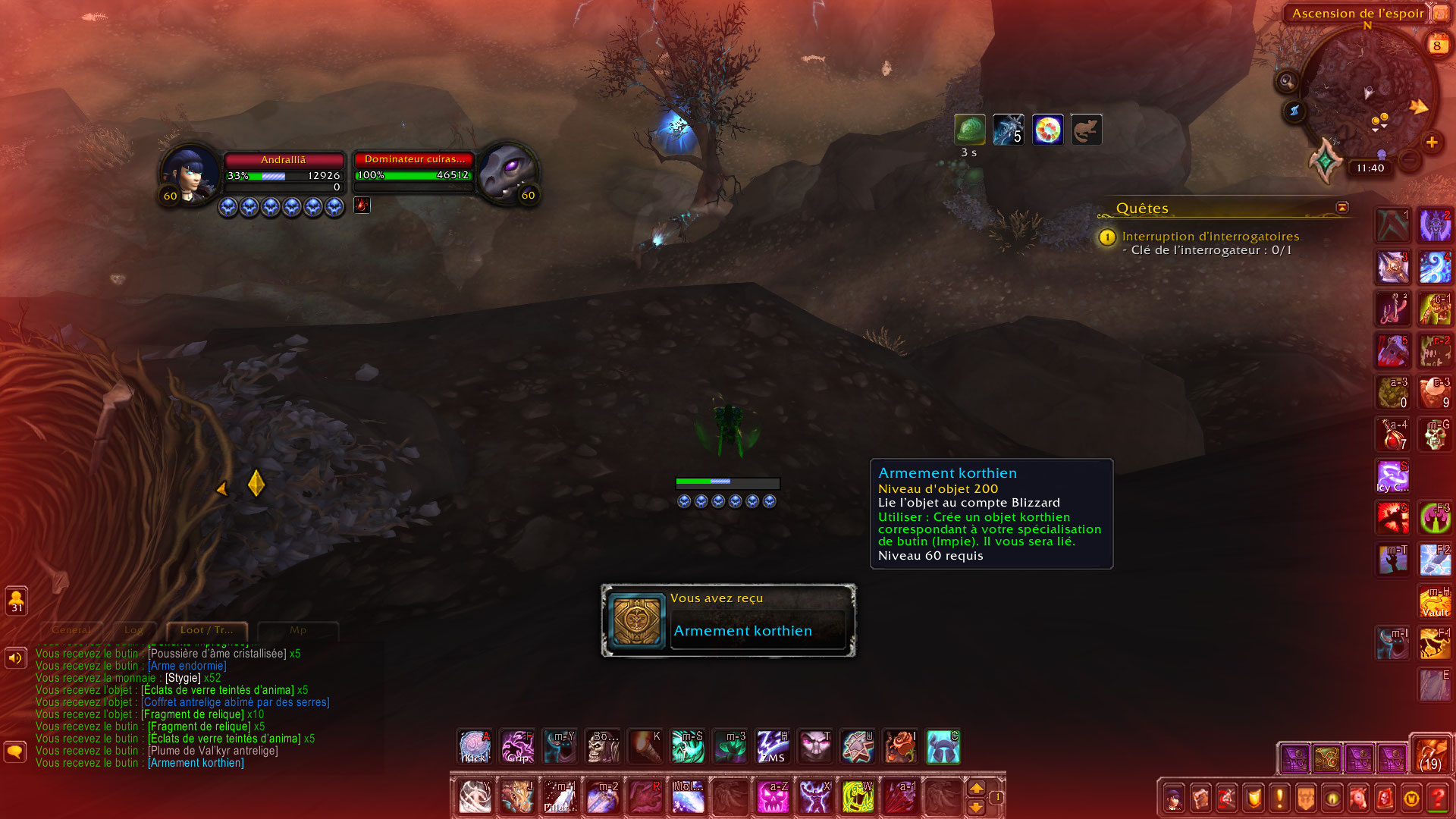Activate the Kick ability on the action bar

tap(474, 747)
